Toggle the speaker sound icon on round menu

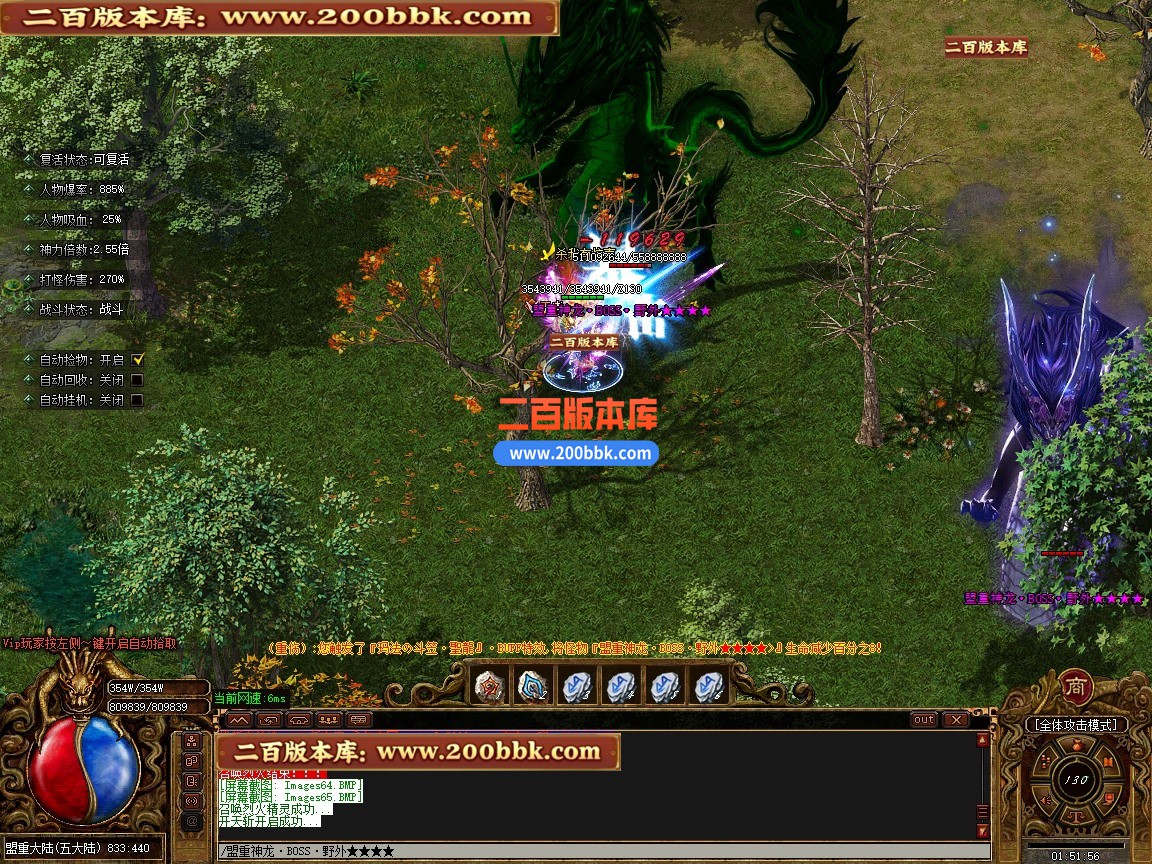(1046, 801)
